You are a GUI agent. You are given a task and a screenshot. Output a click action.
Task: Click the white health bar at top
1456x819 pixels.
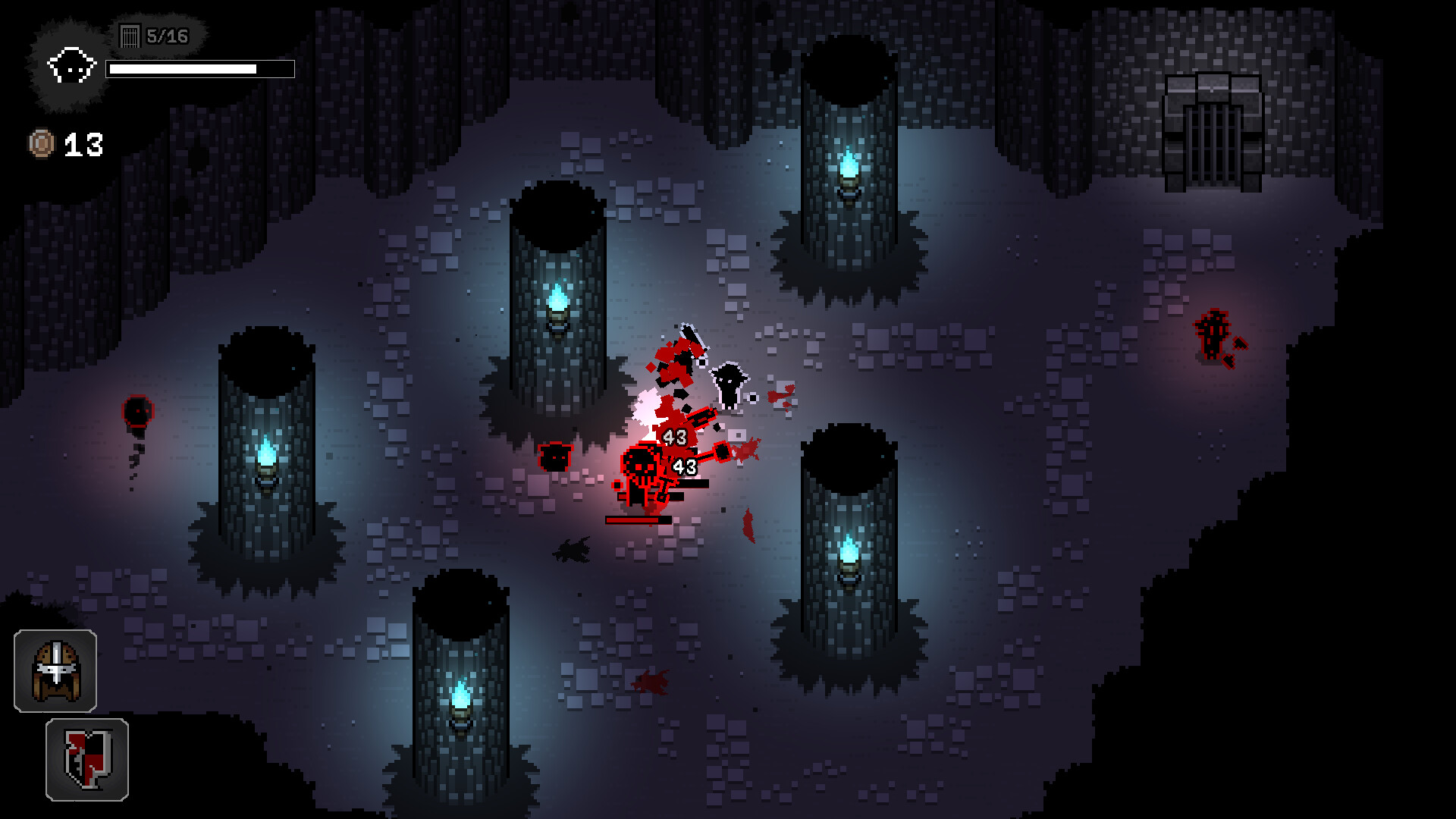coord(199,71)
